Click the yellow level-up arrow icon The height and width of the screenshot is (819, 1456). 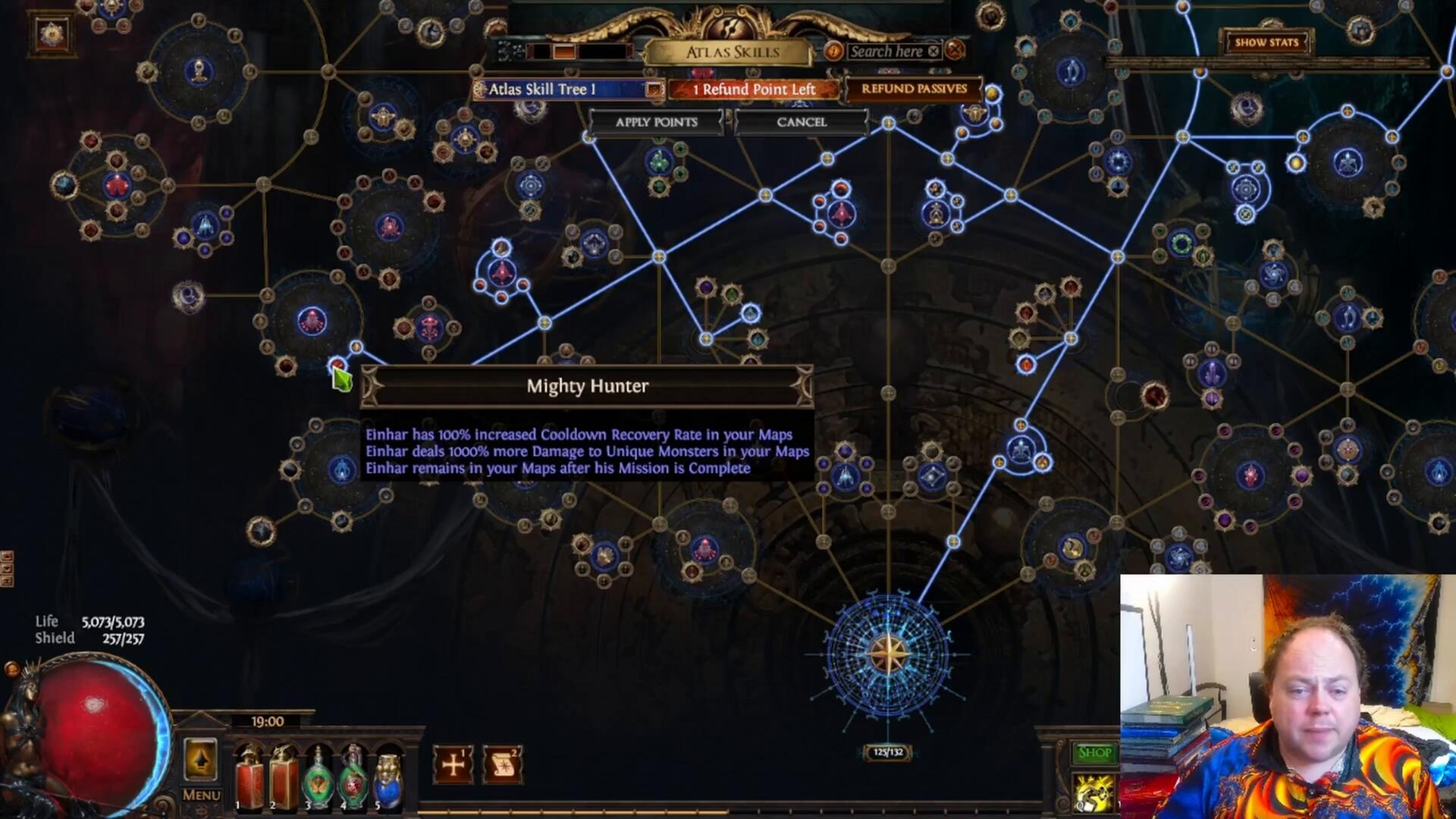[x=201, y=758]
